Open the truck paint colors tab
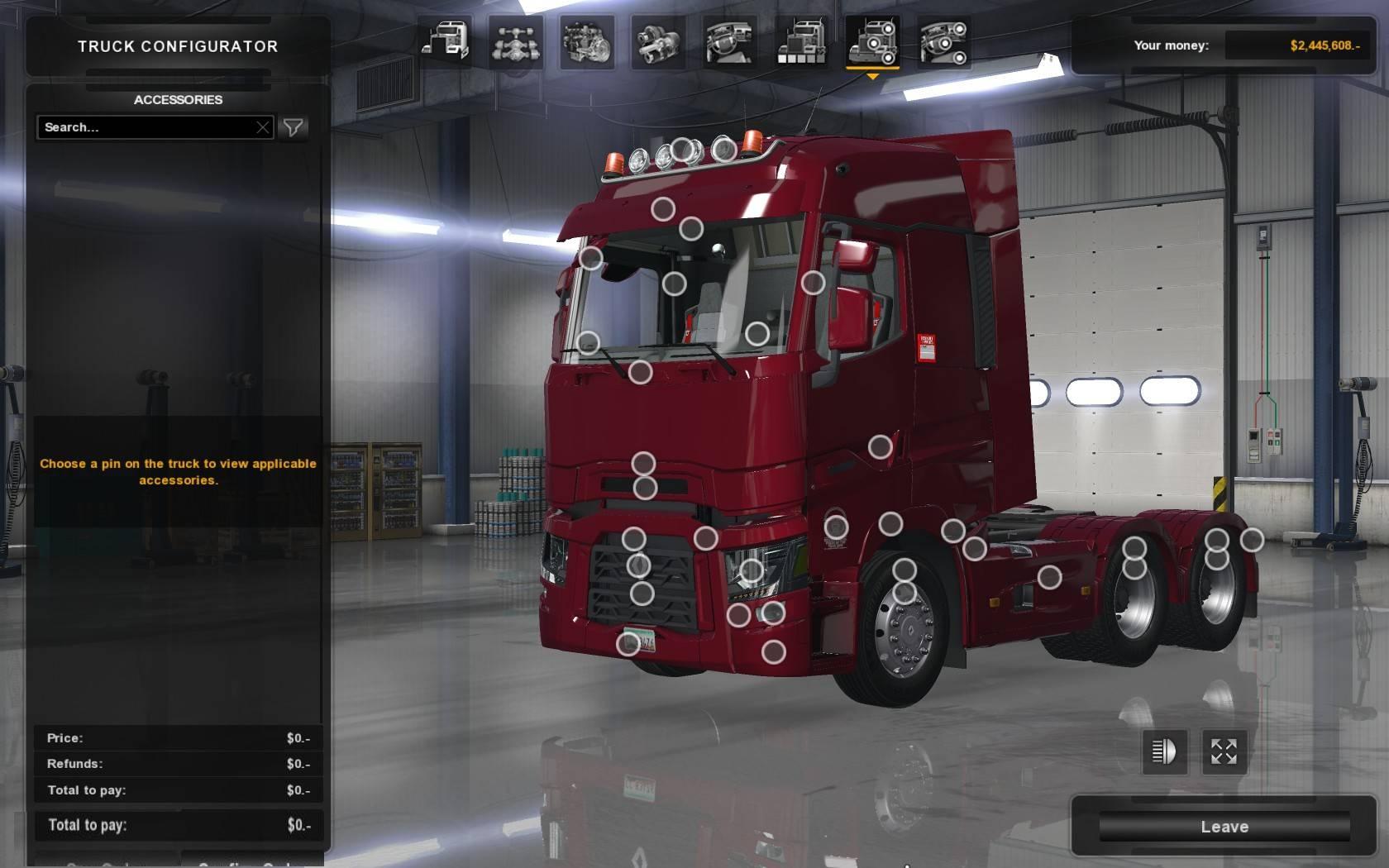 (x=801, y=42)
